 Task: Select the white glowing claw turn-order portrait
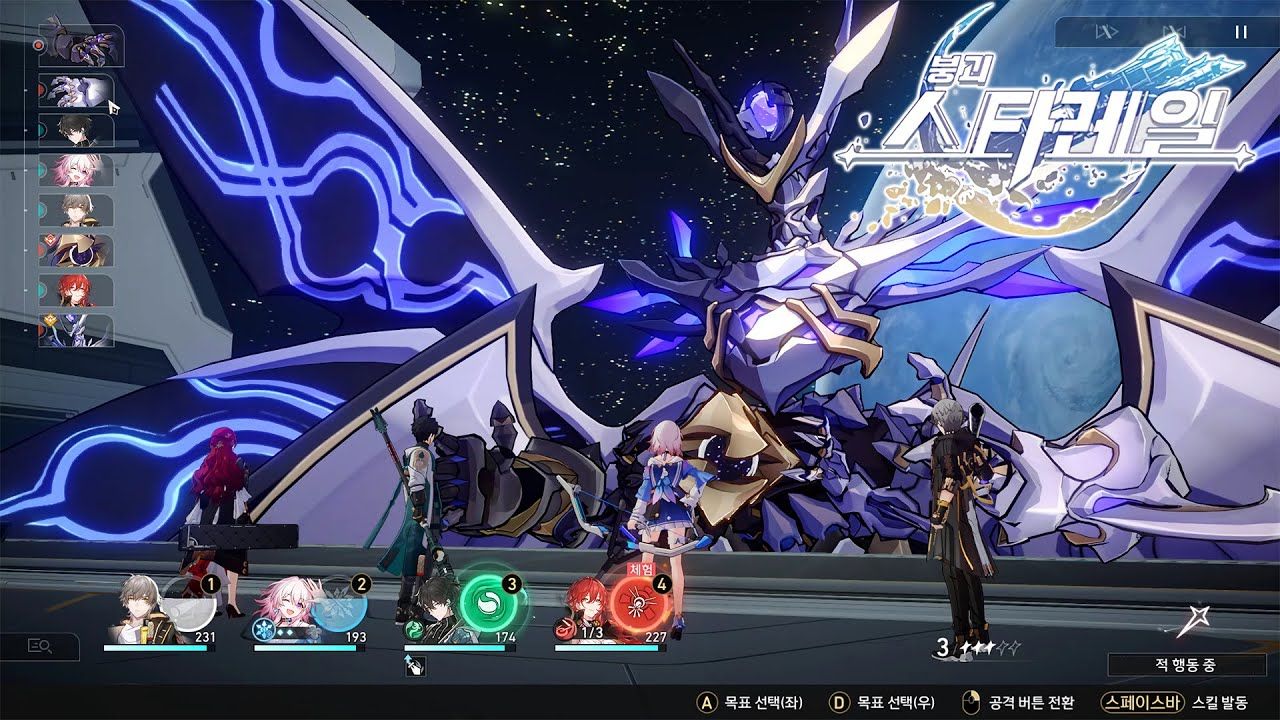(76, 90)
